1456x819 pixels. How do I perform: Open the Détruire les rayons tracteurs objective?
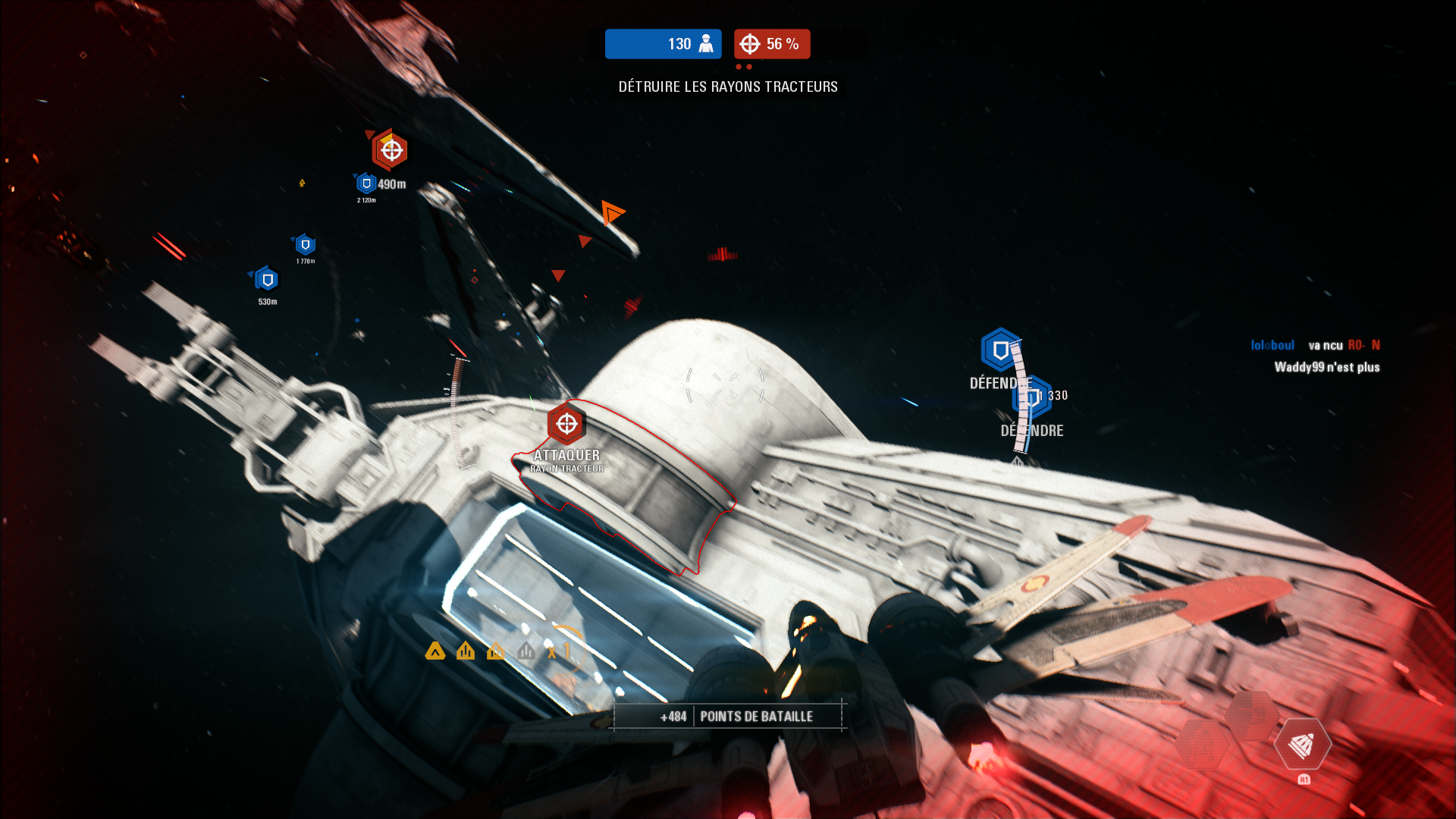coord(727,86)
